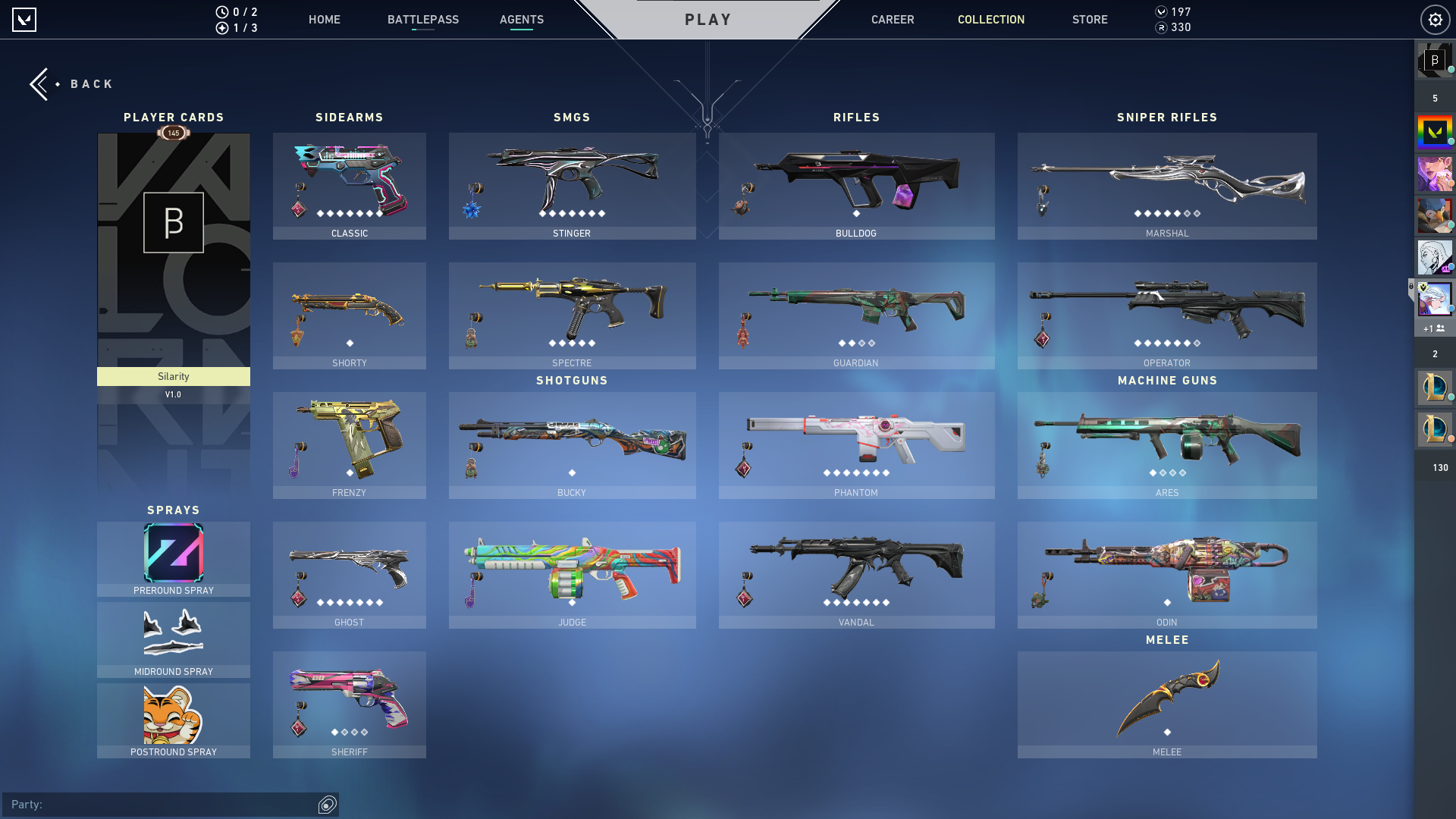Click the daily missions clock icon

[x=221, y=11]
